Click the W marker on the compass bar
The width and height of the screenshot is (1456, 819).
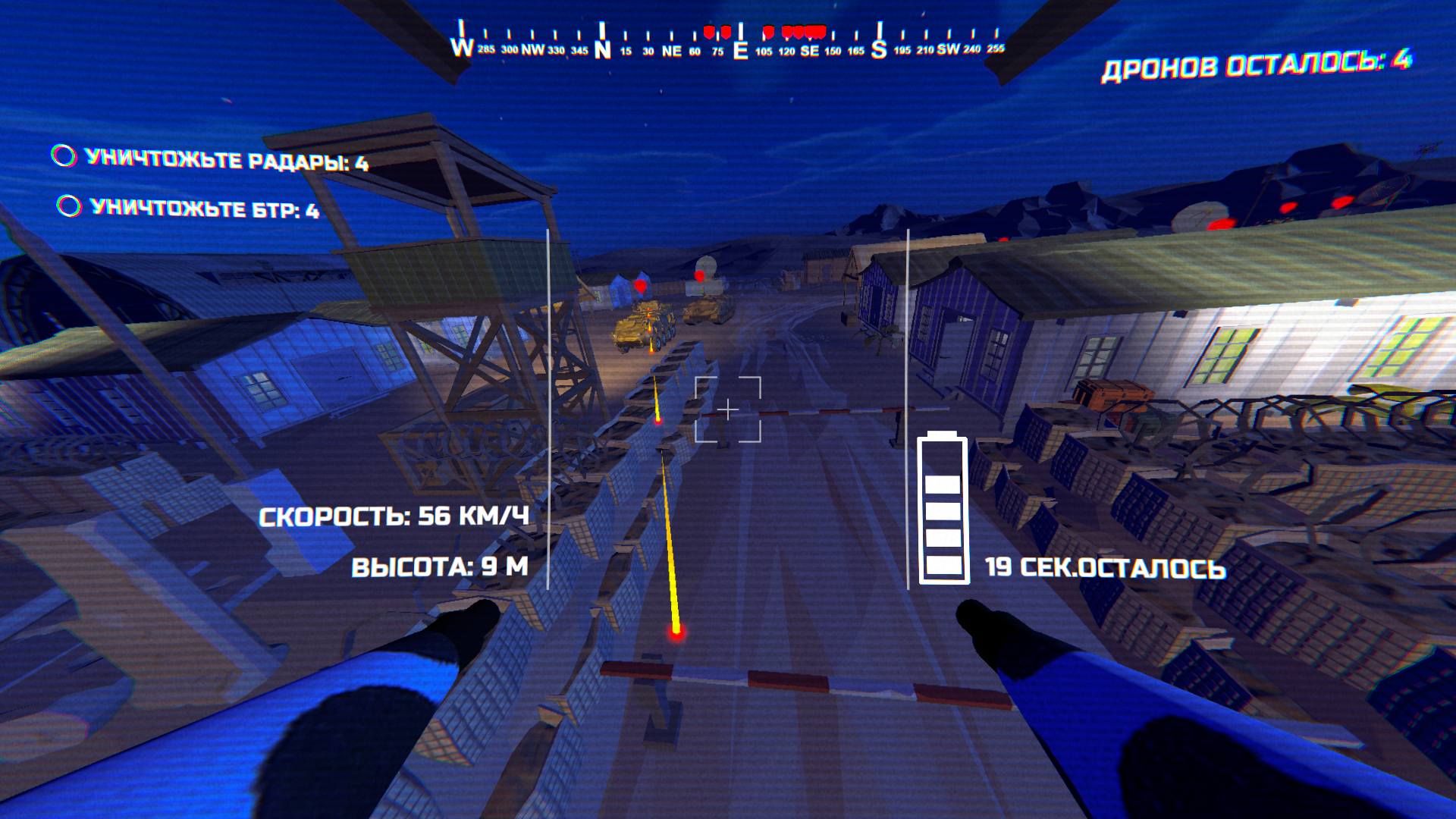pyautogui.click(x=460, y=47)
